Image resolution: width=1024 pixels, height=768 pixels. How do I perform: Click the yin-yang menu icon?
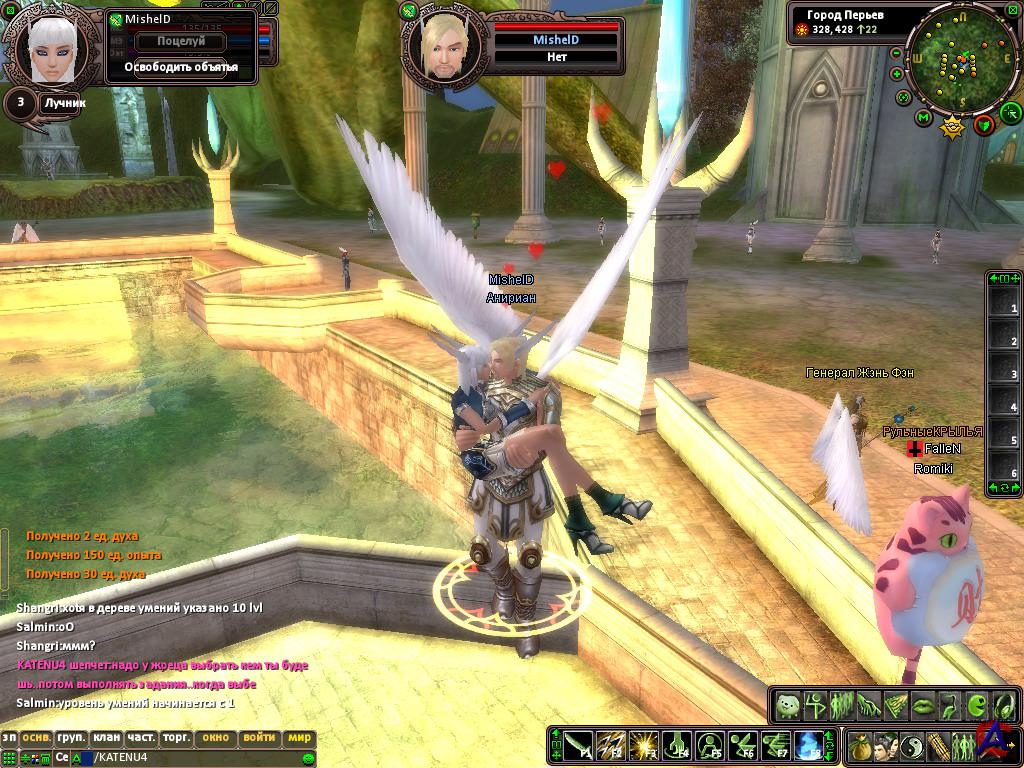[912, 746]
